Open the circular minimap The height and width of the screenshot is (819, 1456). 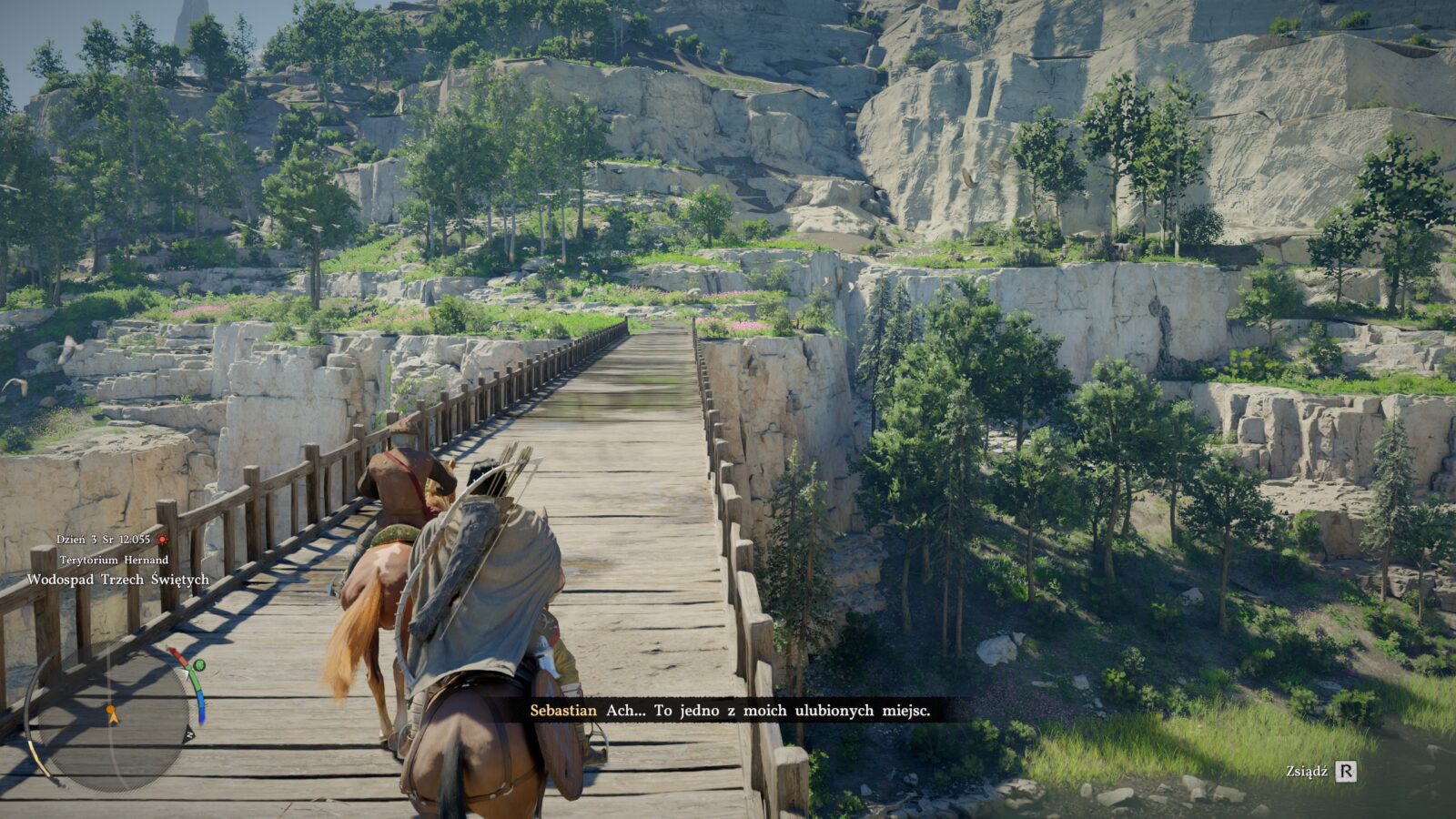click(111, 719)
